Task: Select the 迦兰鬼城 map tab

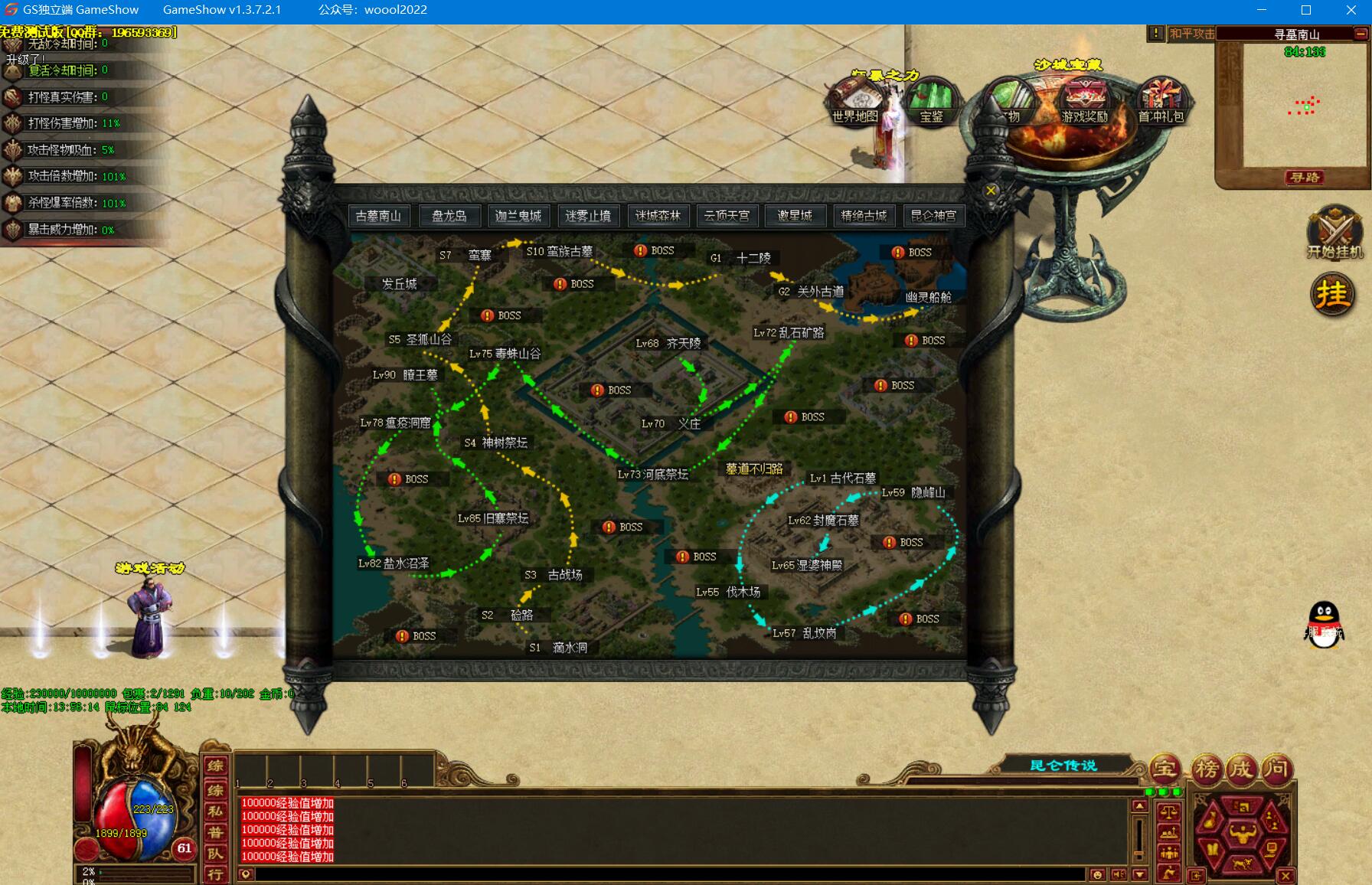Action: [x=518, y=216]
